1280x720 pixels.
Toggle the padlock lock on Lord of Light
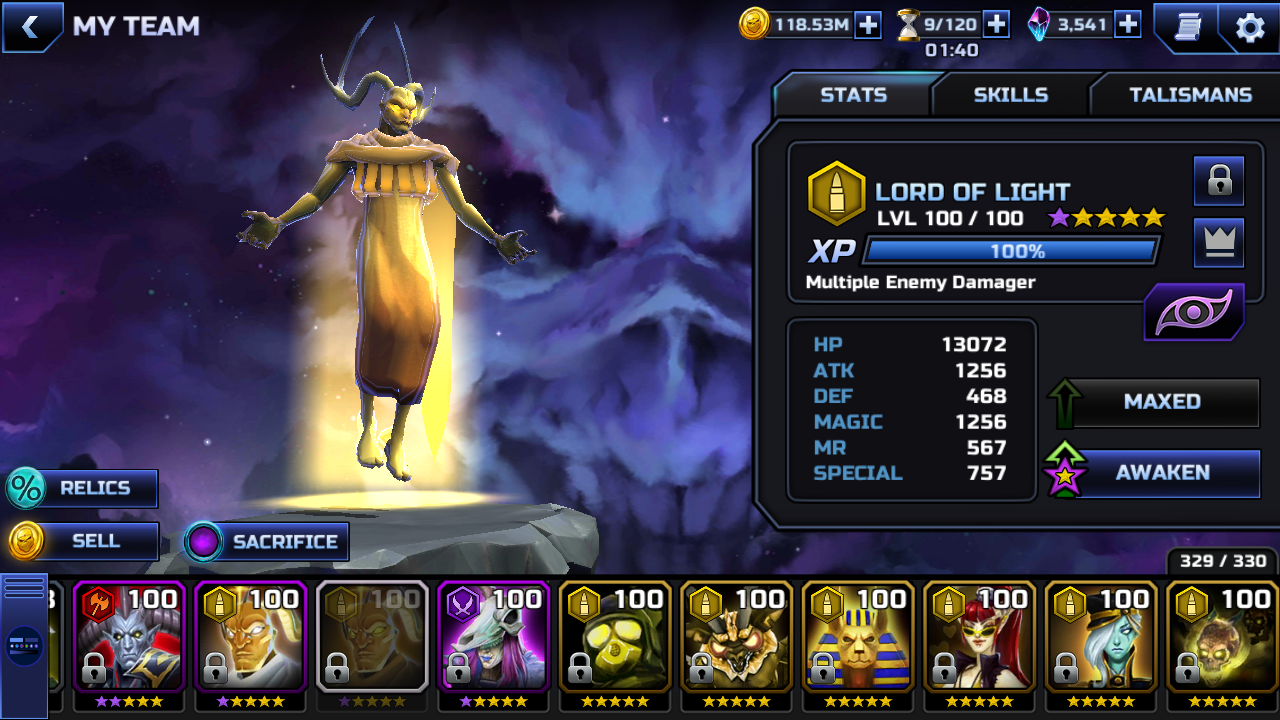coord(1219,181)
